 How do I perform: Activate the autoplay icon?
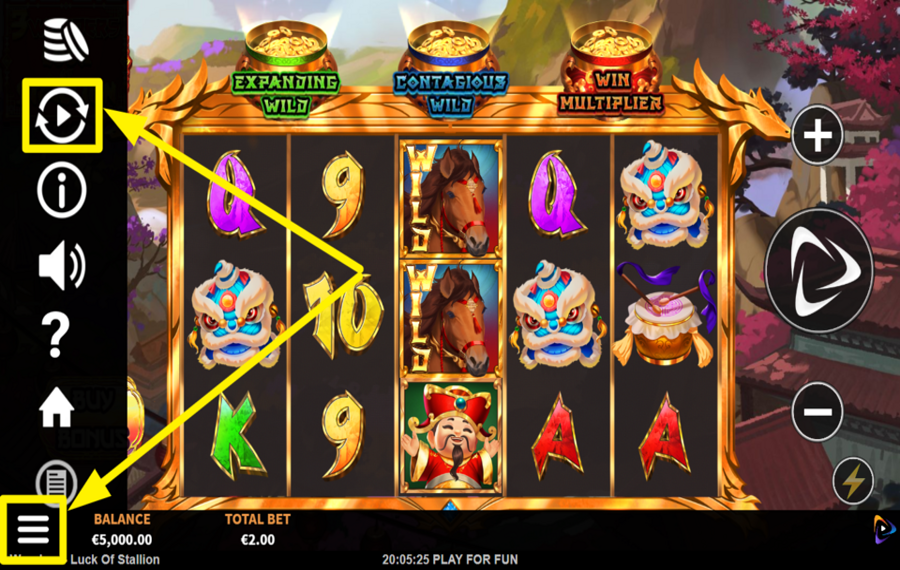coord(62,116)
